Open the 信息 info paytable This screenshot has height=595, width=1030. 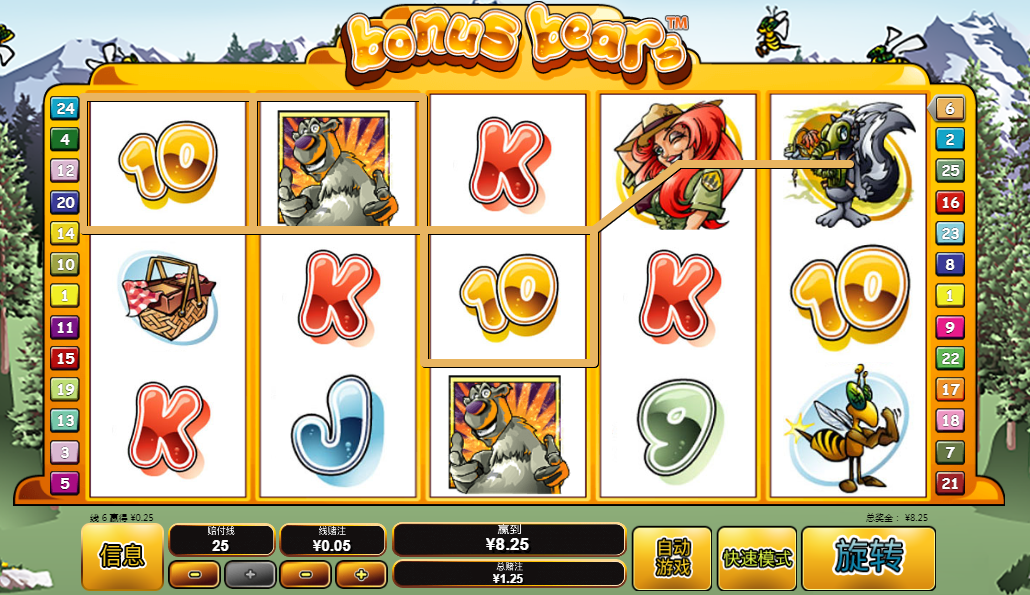(122, 557)
